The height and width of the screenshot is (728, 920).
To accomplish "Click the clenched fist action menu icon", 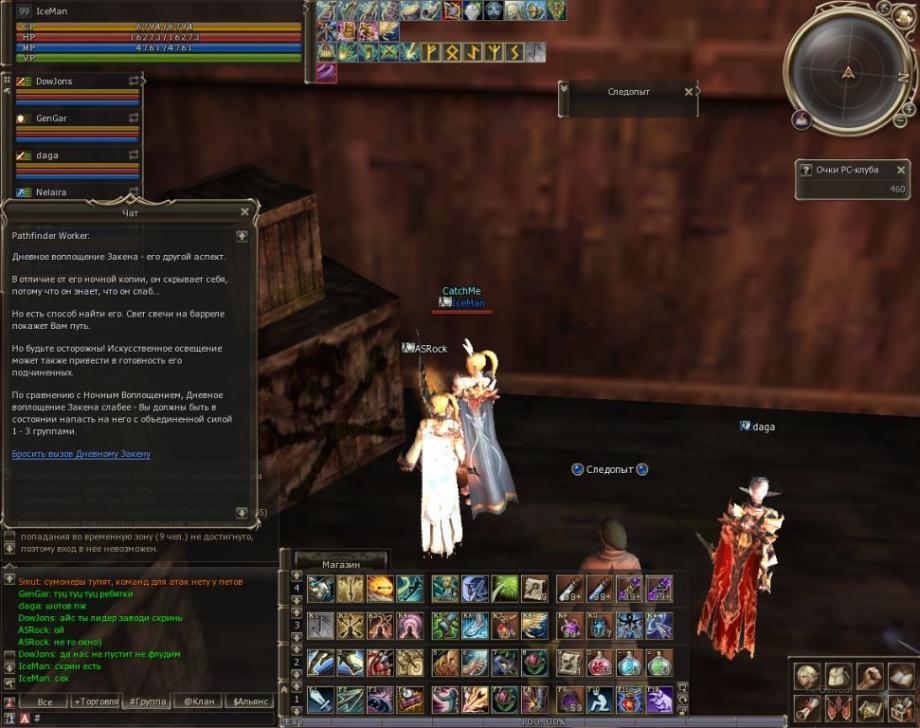I will (x=872, y=677).
